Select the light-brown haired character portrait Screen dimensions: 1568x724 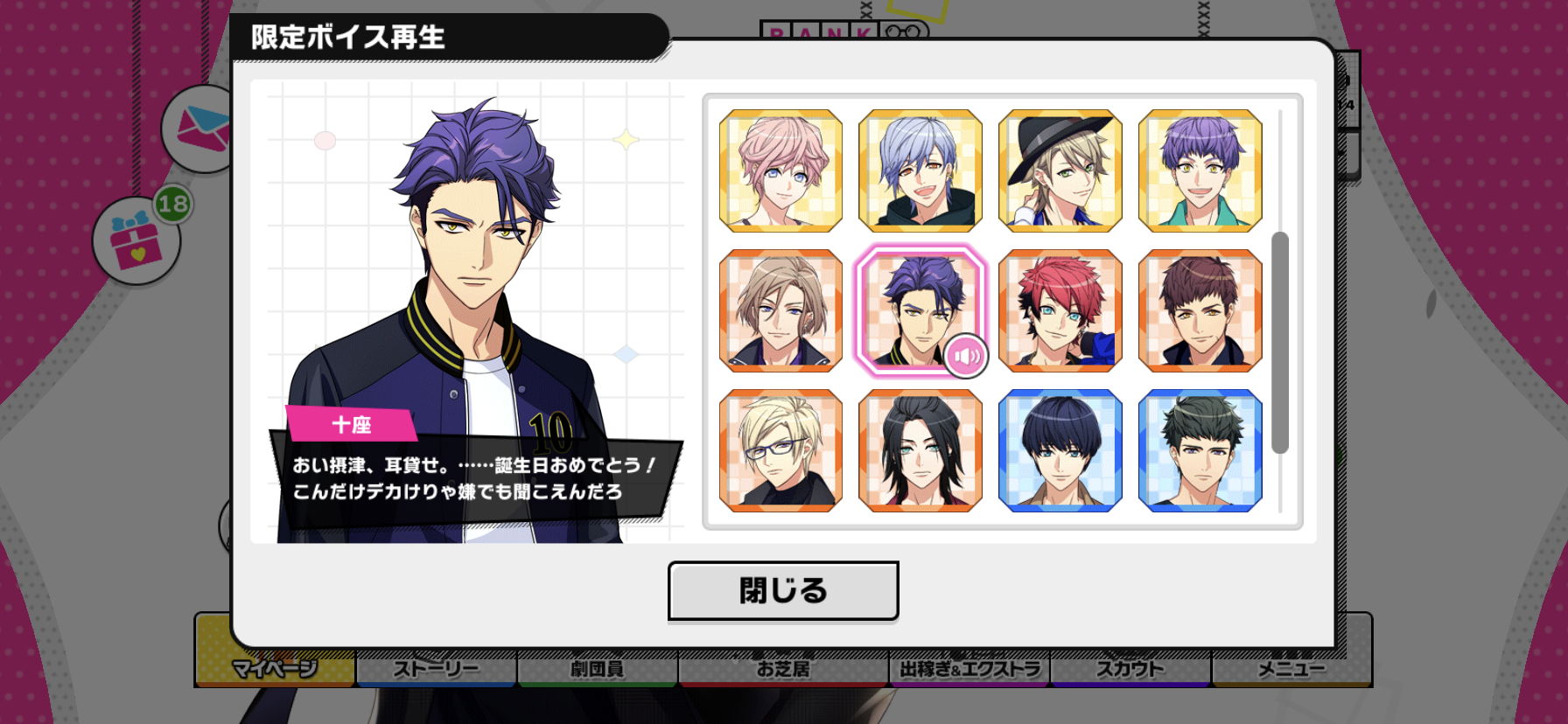[780, 311]
